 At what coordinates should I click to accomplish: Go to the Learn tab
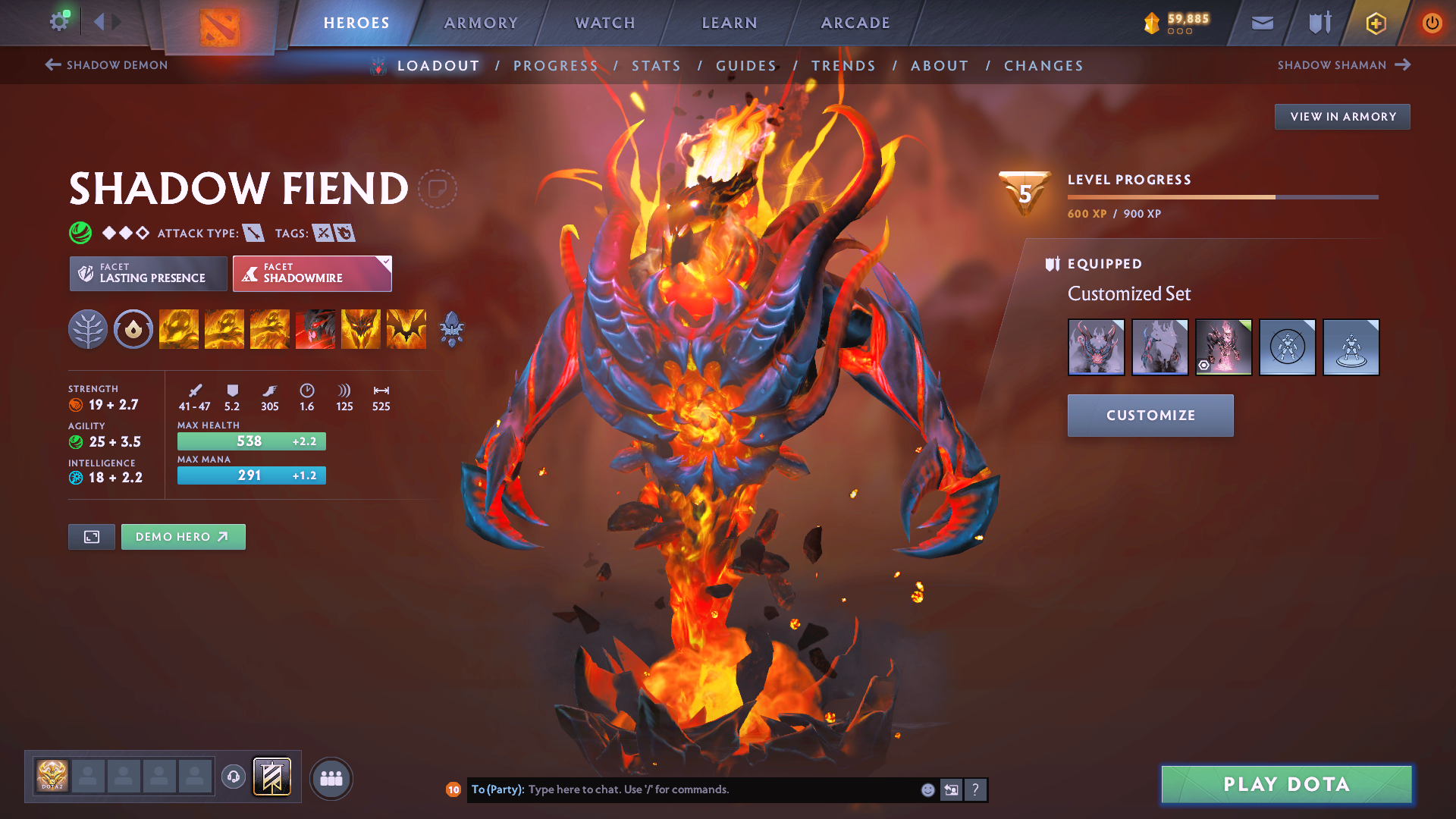730,23
